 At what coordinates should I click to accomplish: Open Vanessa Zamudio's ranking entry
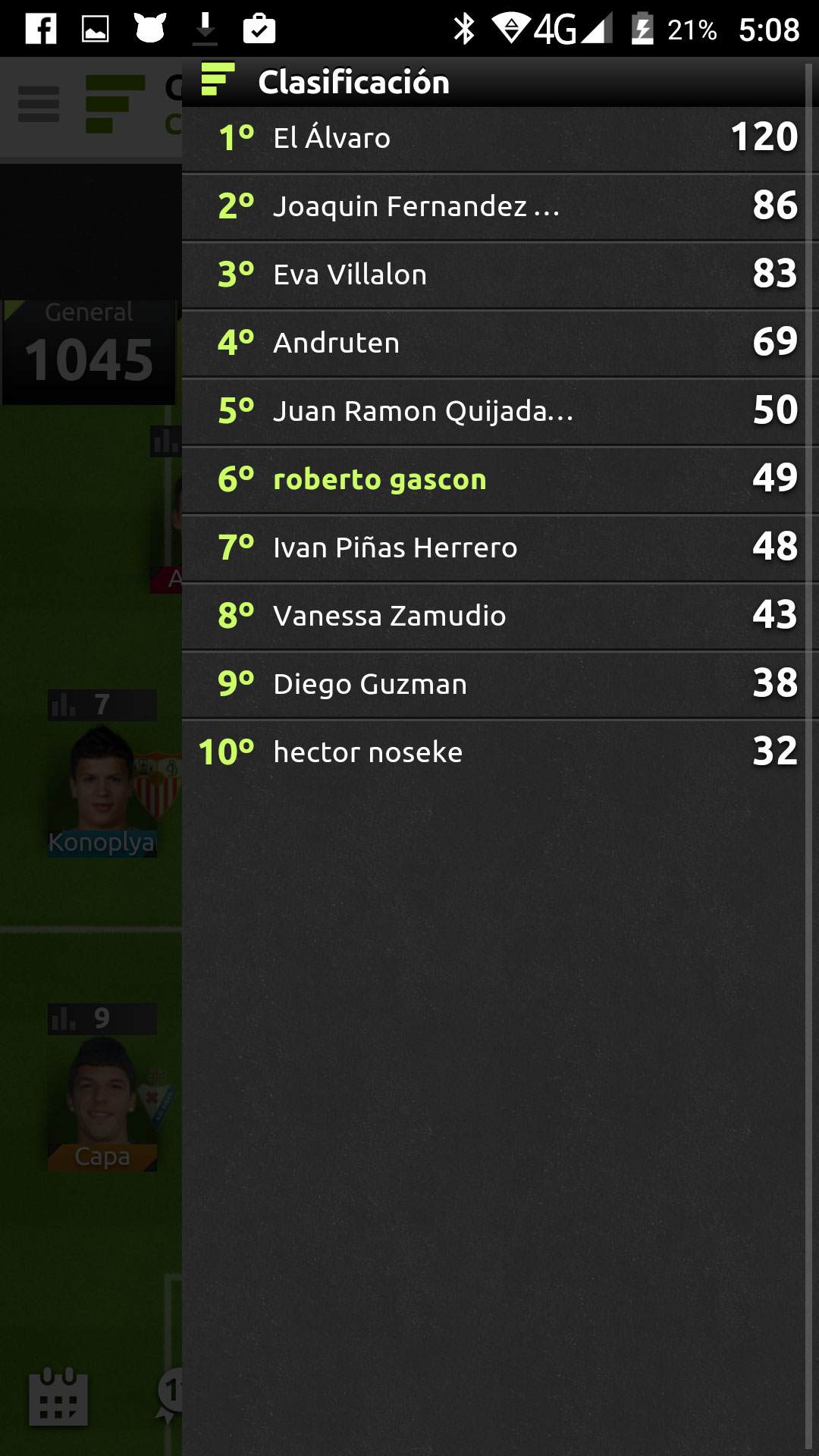click(x=500, y=616)
